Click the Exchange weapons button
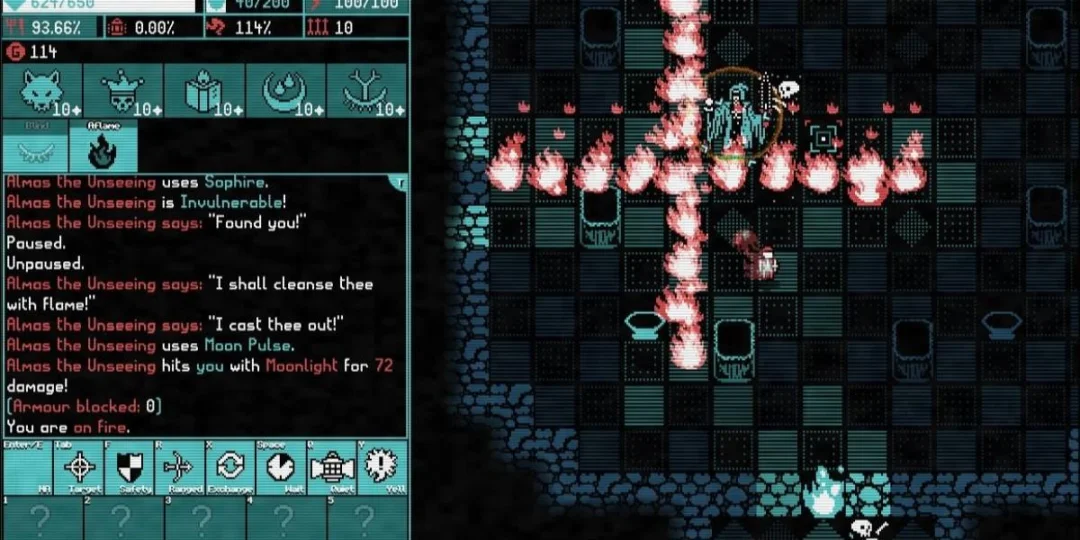The image size is (1080, 540). [x=230, y=466]
